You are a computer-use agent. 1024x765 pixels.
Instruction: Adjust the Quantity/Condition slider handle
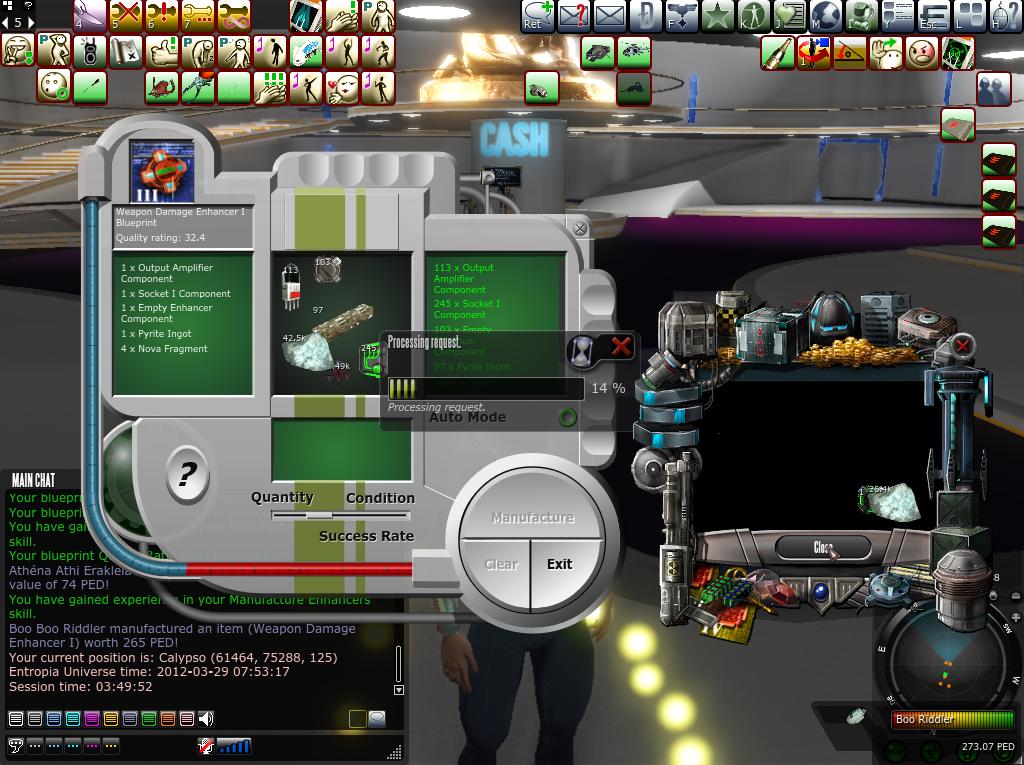tap(319, 515)
